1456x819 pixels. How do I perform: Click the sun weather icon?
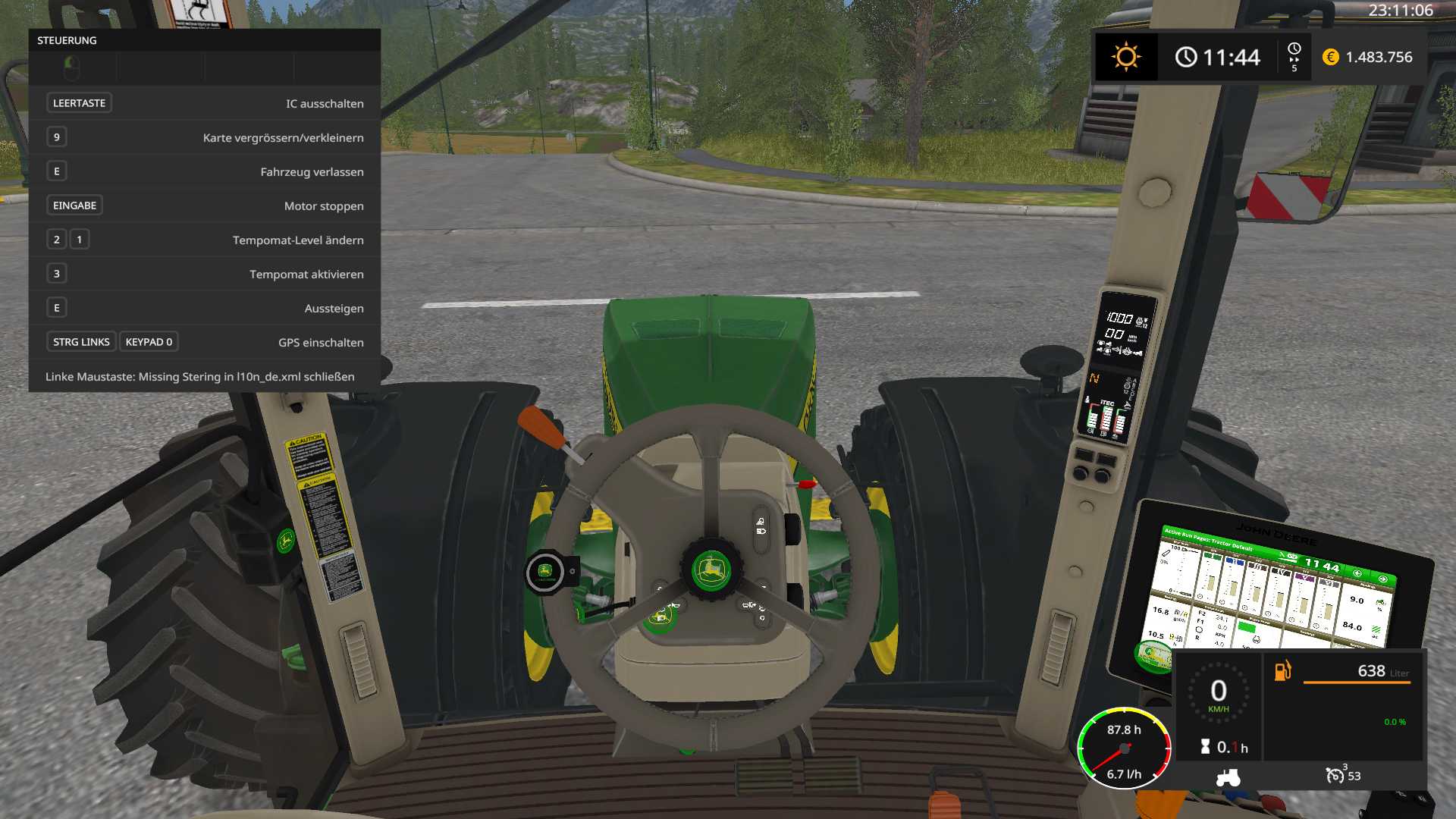pos(1126,57)
